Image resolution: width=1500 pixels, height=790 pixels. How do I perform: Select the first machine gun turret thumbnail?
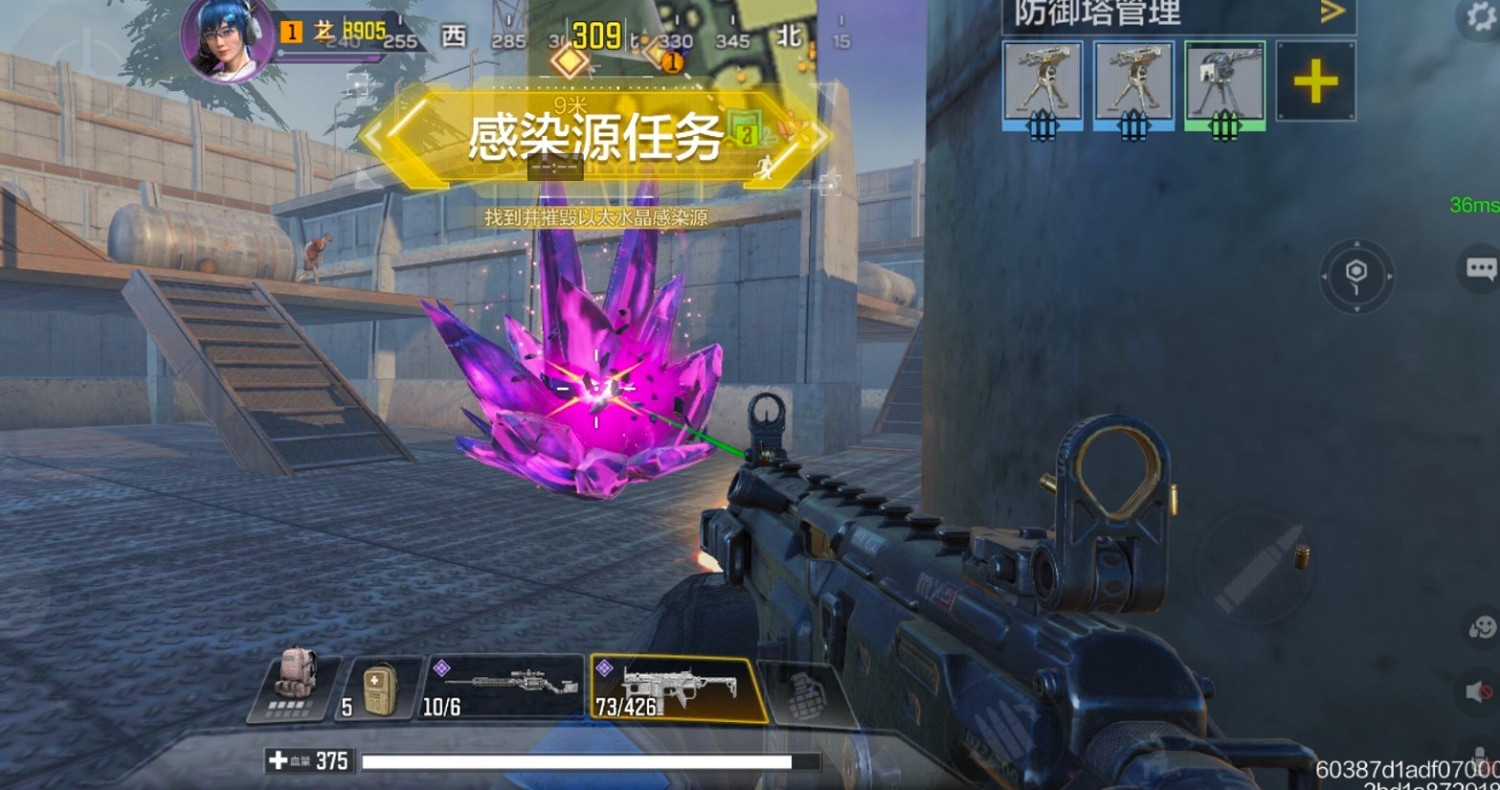[1042, 85]
